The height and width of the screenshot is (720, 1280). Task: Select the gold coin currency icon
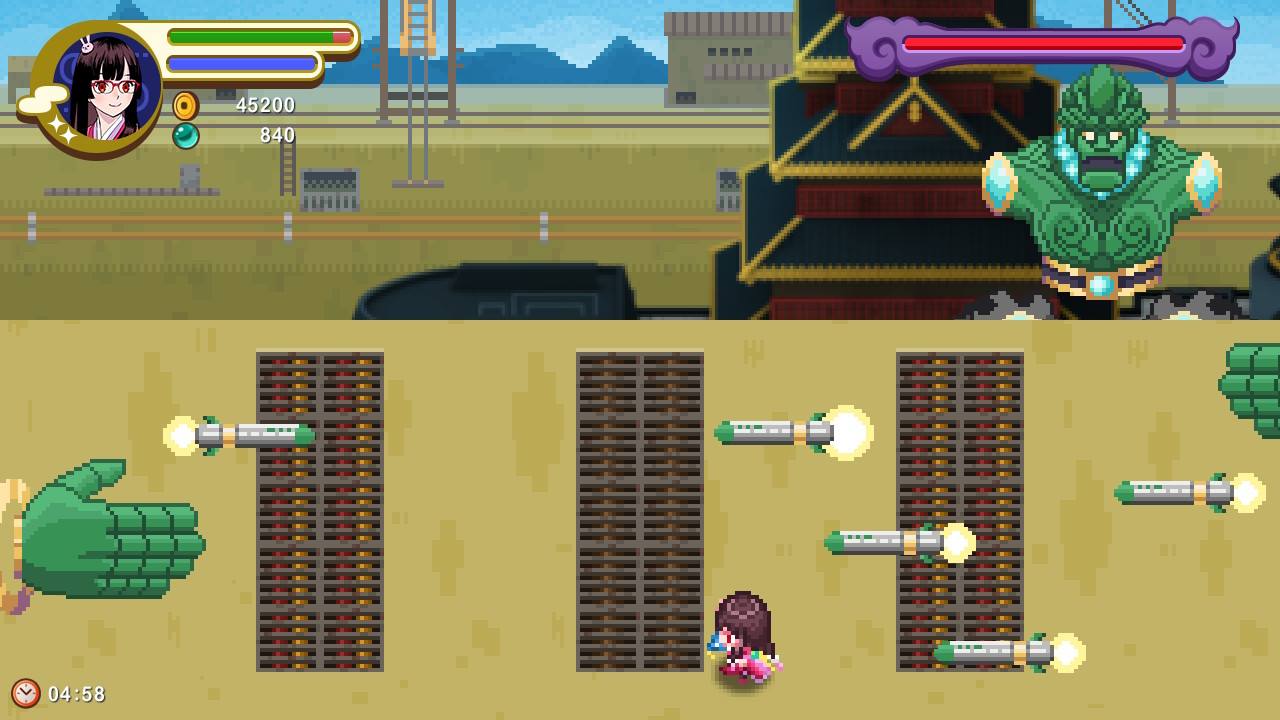[x=186, y=104]
